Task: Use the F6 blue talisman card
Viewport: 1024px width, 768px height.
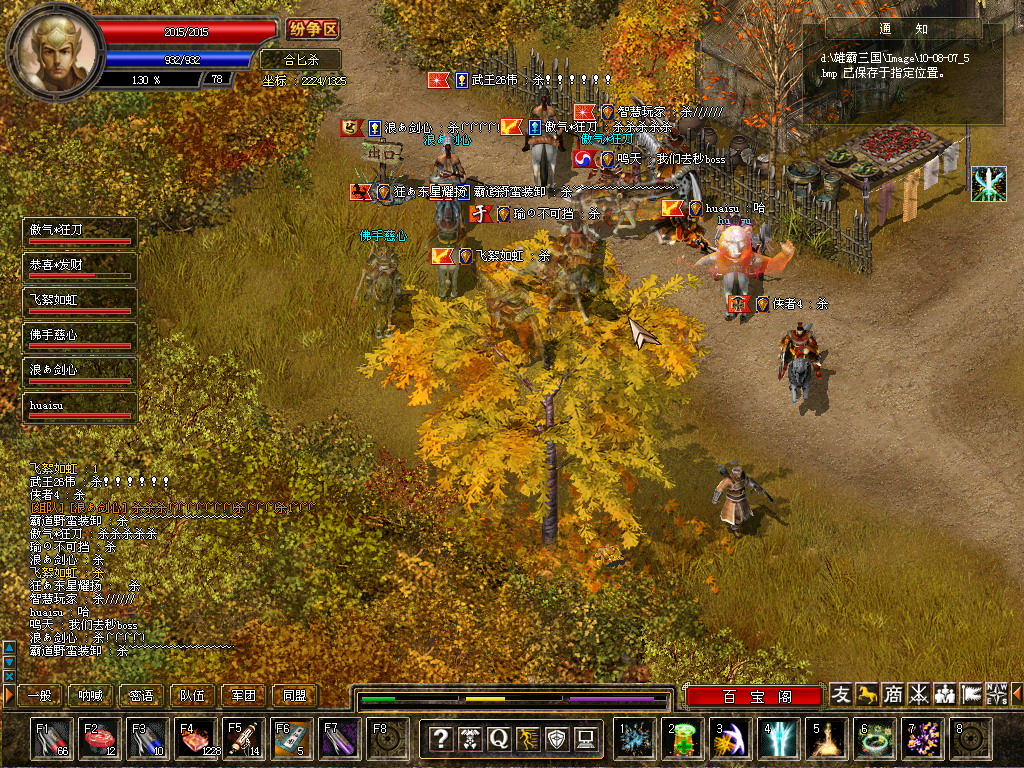Action: pyautogui.click(x=291, y=739)
